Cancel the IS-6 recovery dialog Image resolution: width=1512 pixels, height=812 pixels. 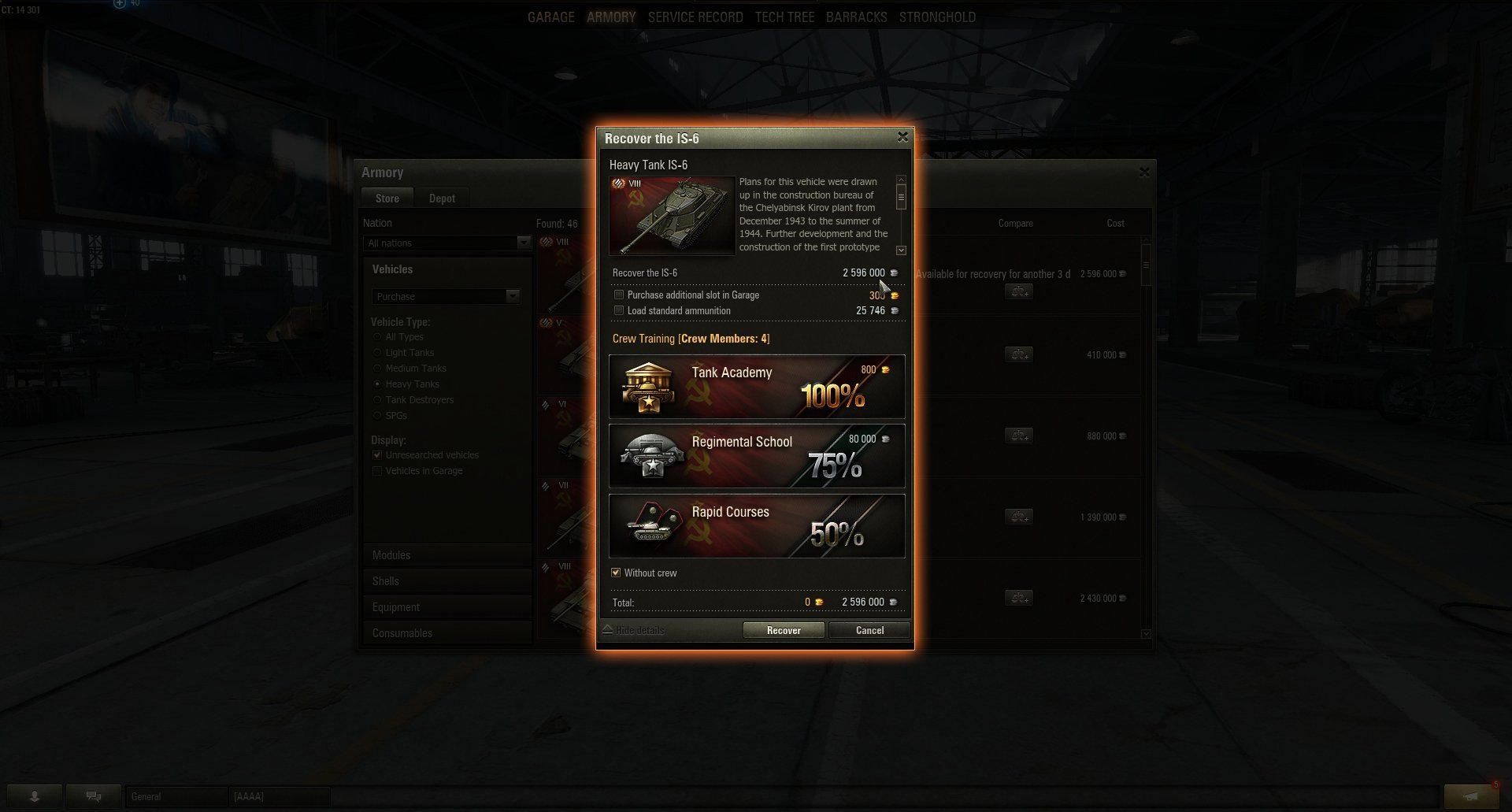tap(869, 630)
